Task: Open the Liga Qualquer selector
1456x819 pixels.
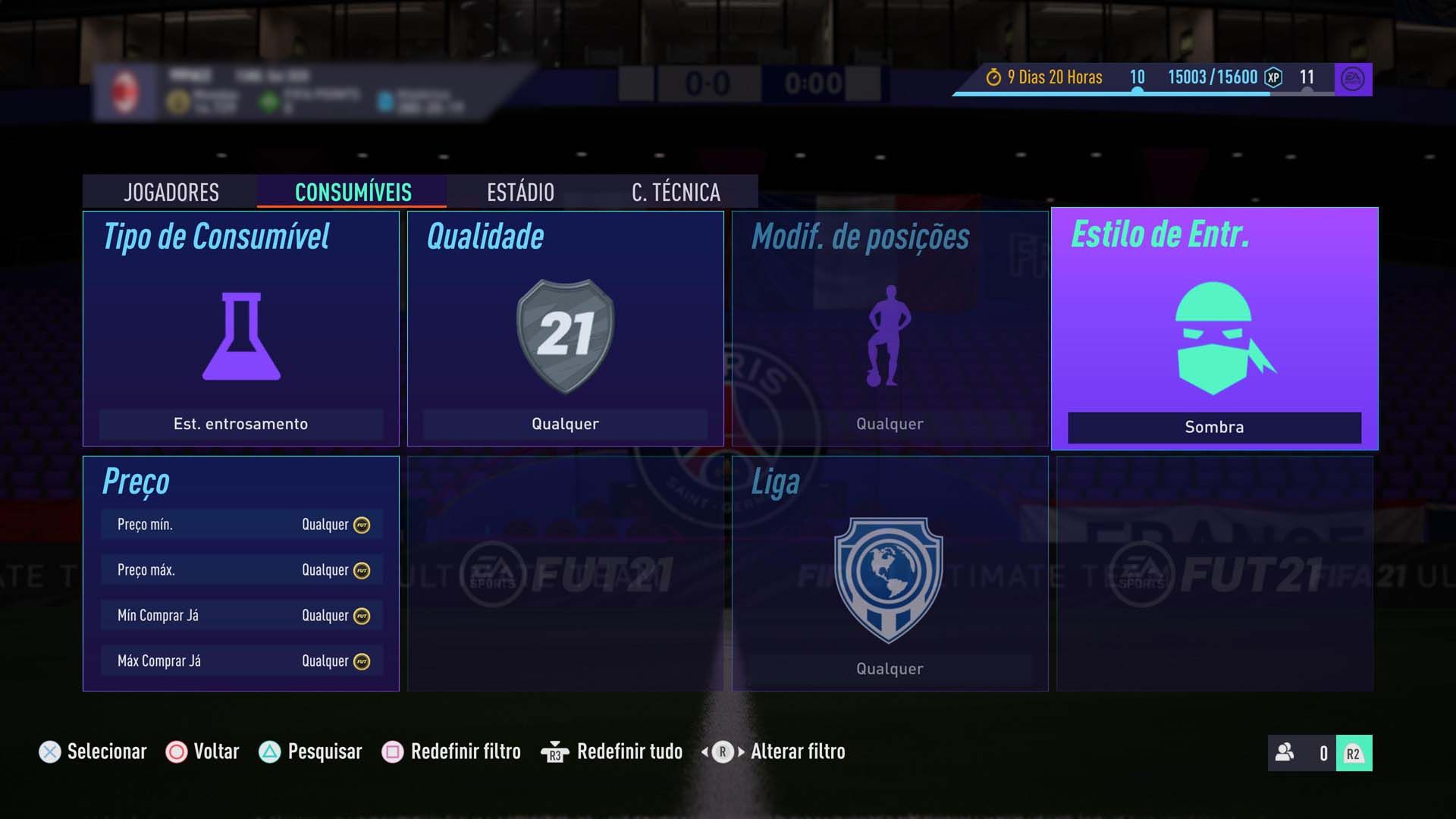Action: tap(889, 668)
